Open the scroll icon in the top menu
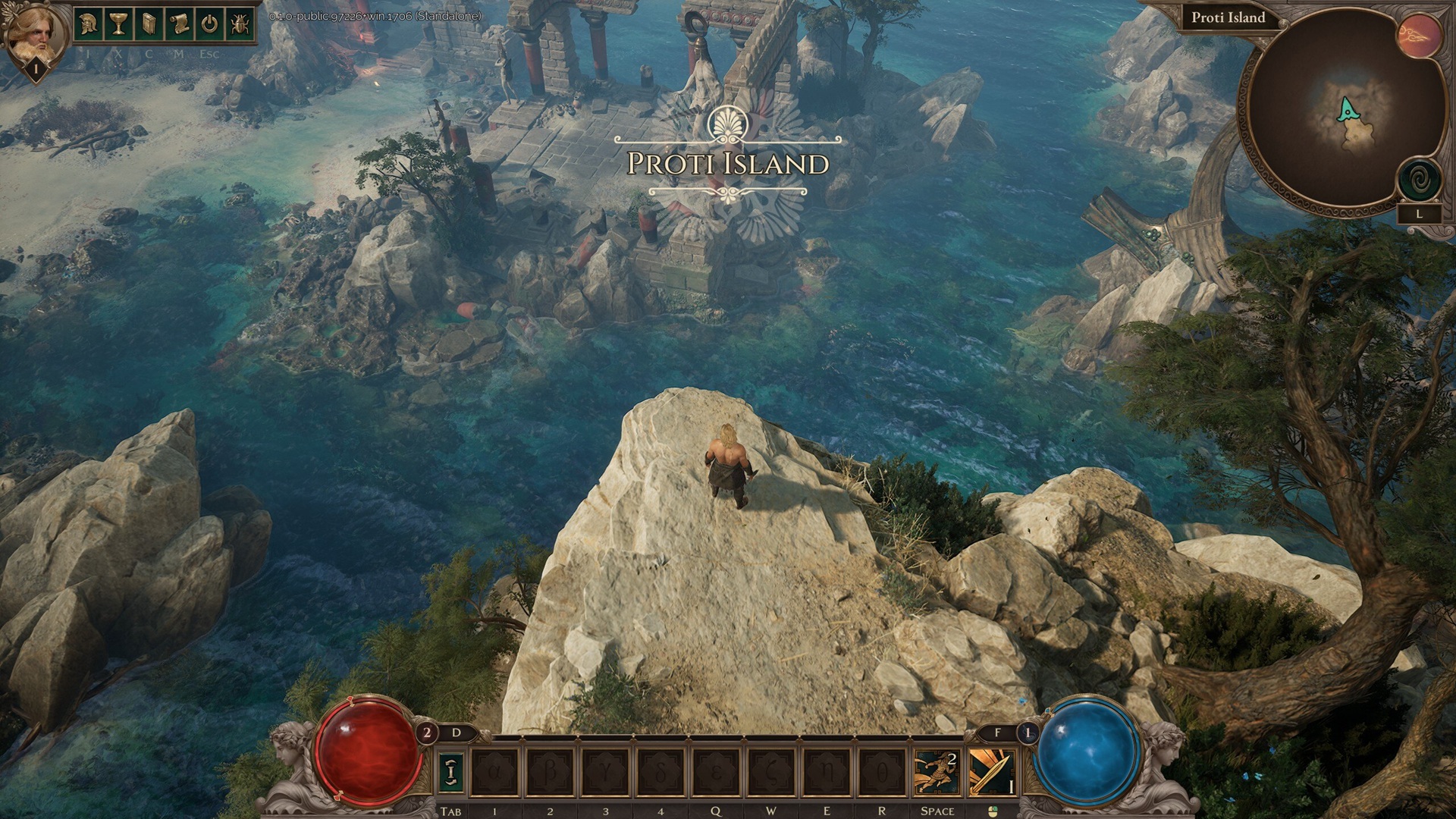 179,24
